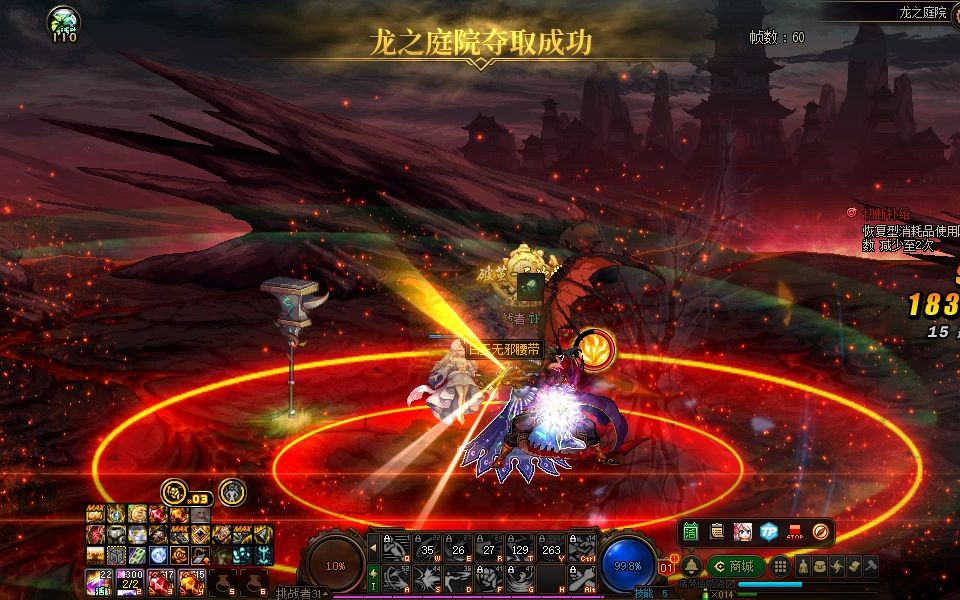Open the blue TP icon
The width and height of the screenshot is (960, 600).
(x=768, y=532)
